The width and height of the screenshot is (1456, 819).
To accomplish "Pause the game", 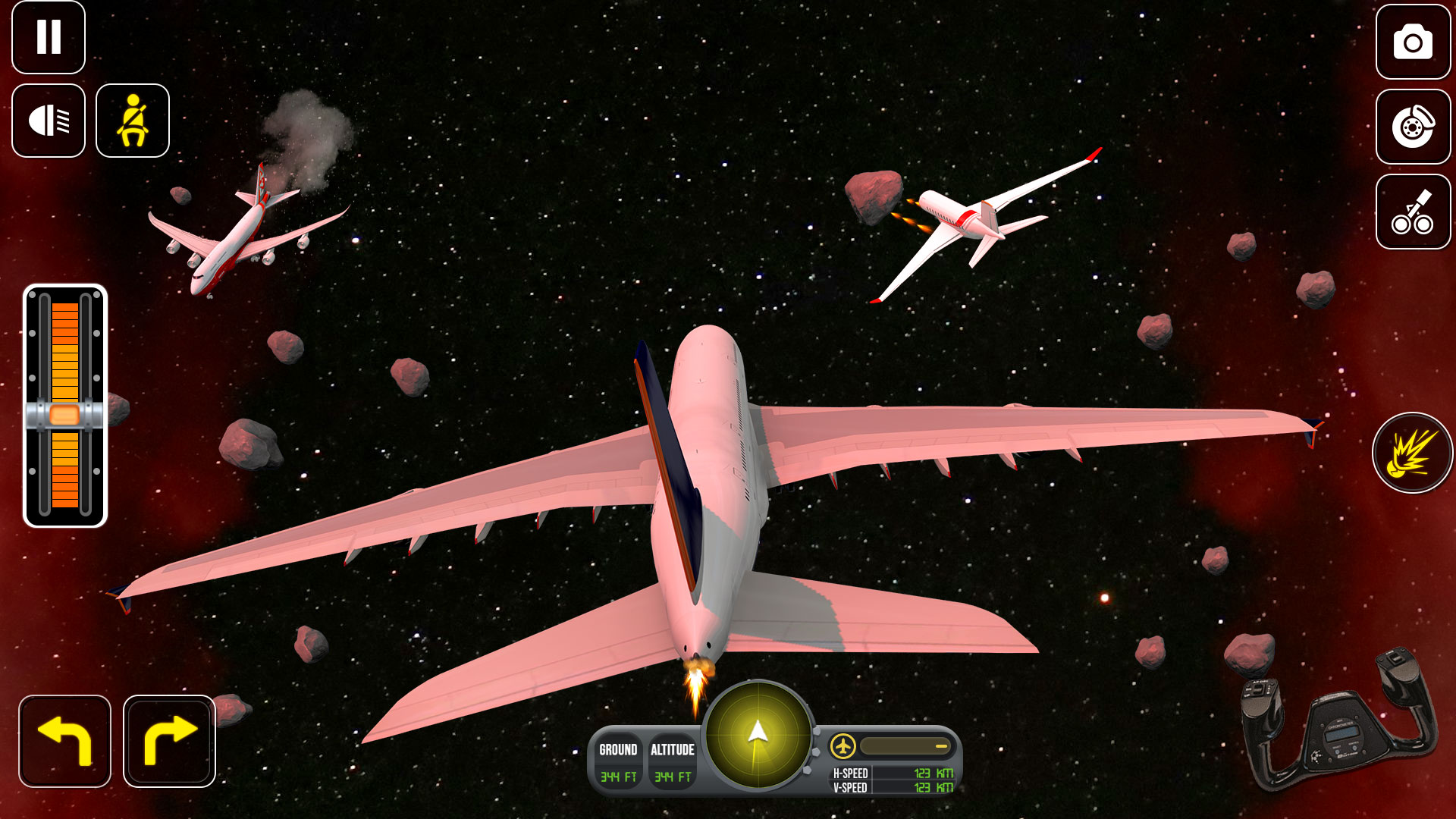I will [49, 37].
